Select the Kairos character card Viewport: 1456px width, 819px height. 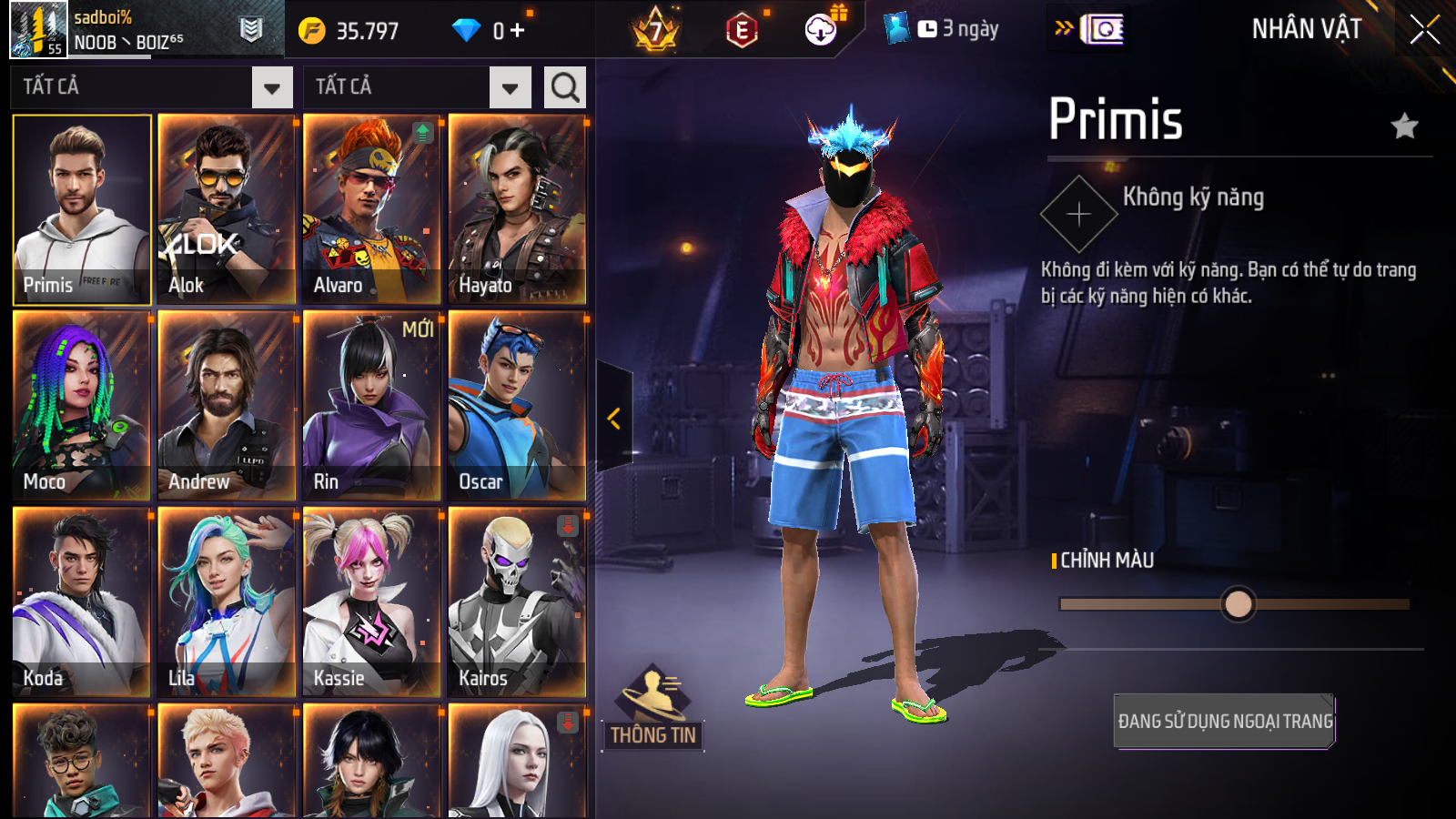[x=517, y=602]
